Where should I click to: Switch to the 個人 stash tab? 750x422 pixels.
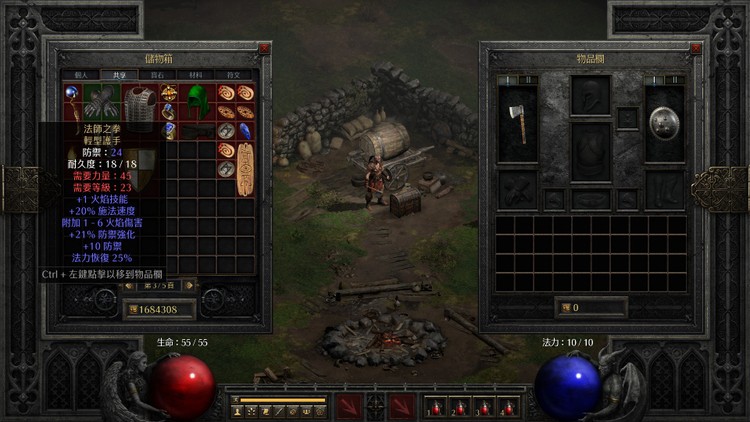(81, 75)
